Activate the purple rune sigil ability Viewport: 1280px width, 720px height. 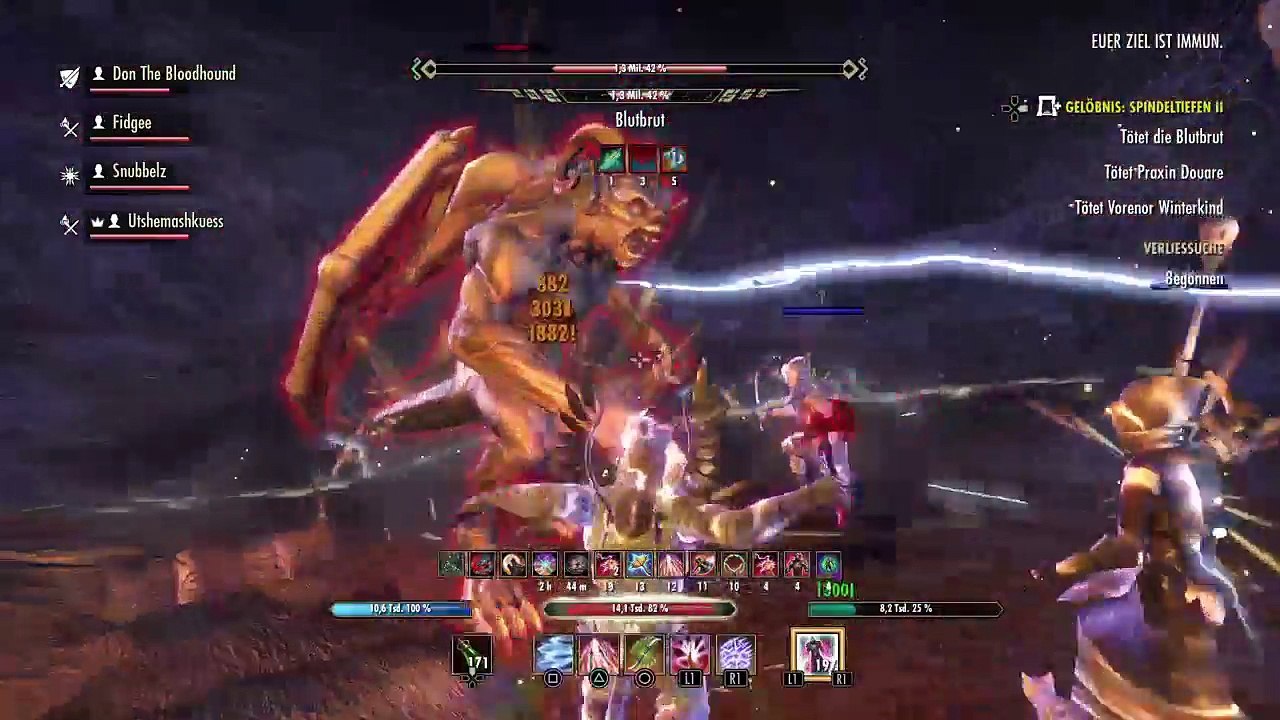736,655
